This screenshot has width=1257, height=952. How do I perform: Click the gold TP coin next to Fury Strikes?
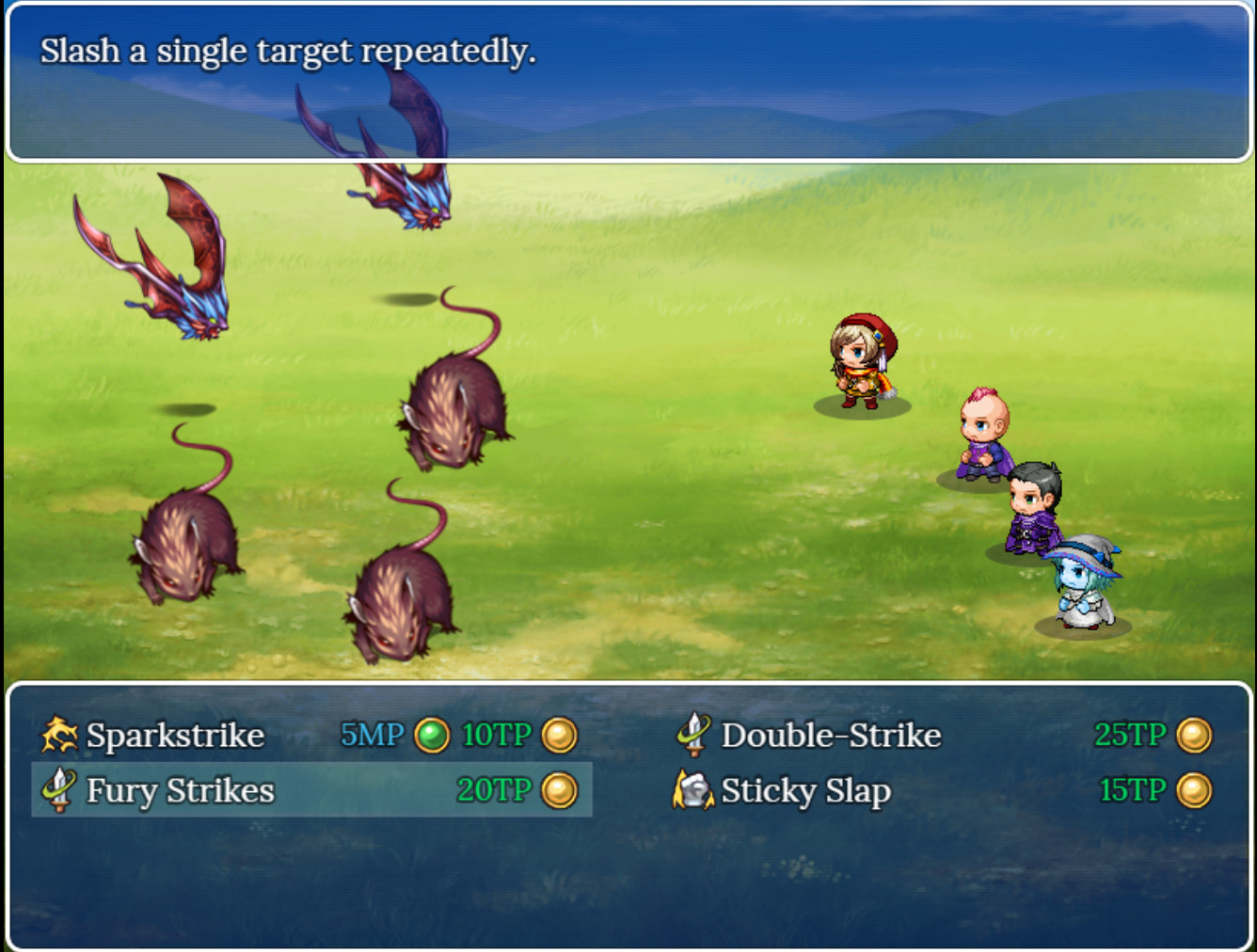pos(559,791)
